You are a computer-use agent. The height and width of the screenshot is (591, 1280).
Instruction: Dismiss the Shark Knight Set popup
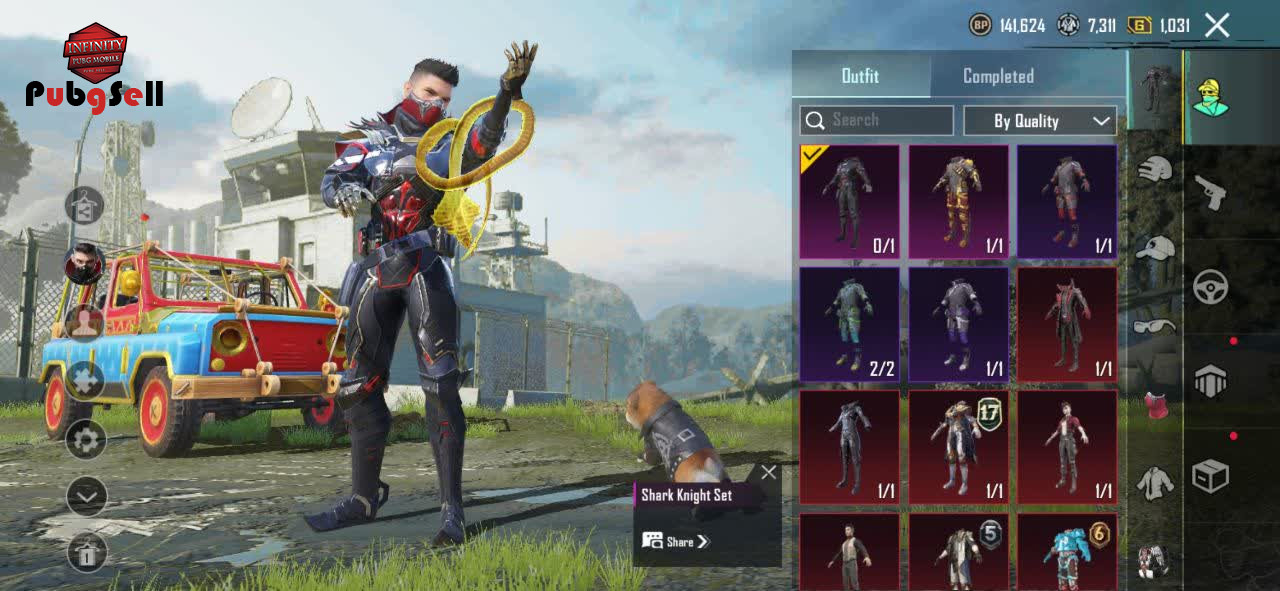(x=768, y=472)
